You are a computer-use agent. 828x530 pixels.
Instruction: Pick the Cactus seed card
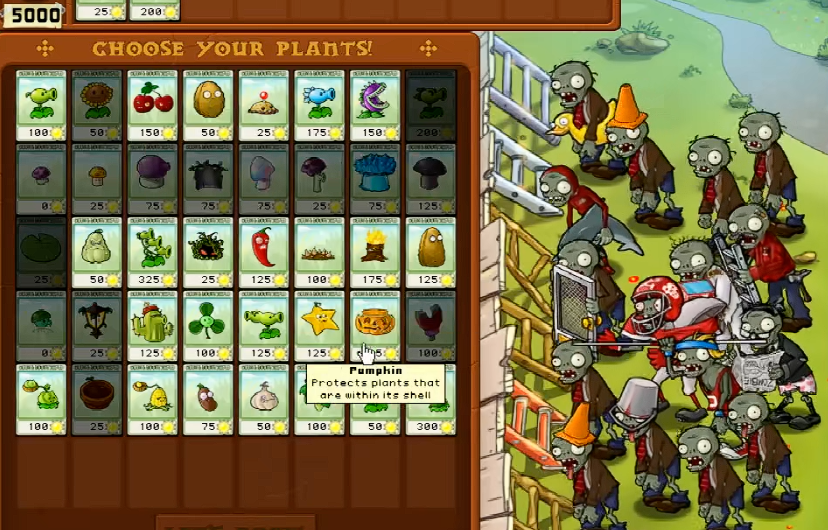pos(153,326)
